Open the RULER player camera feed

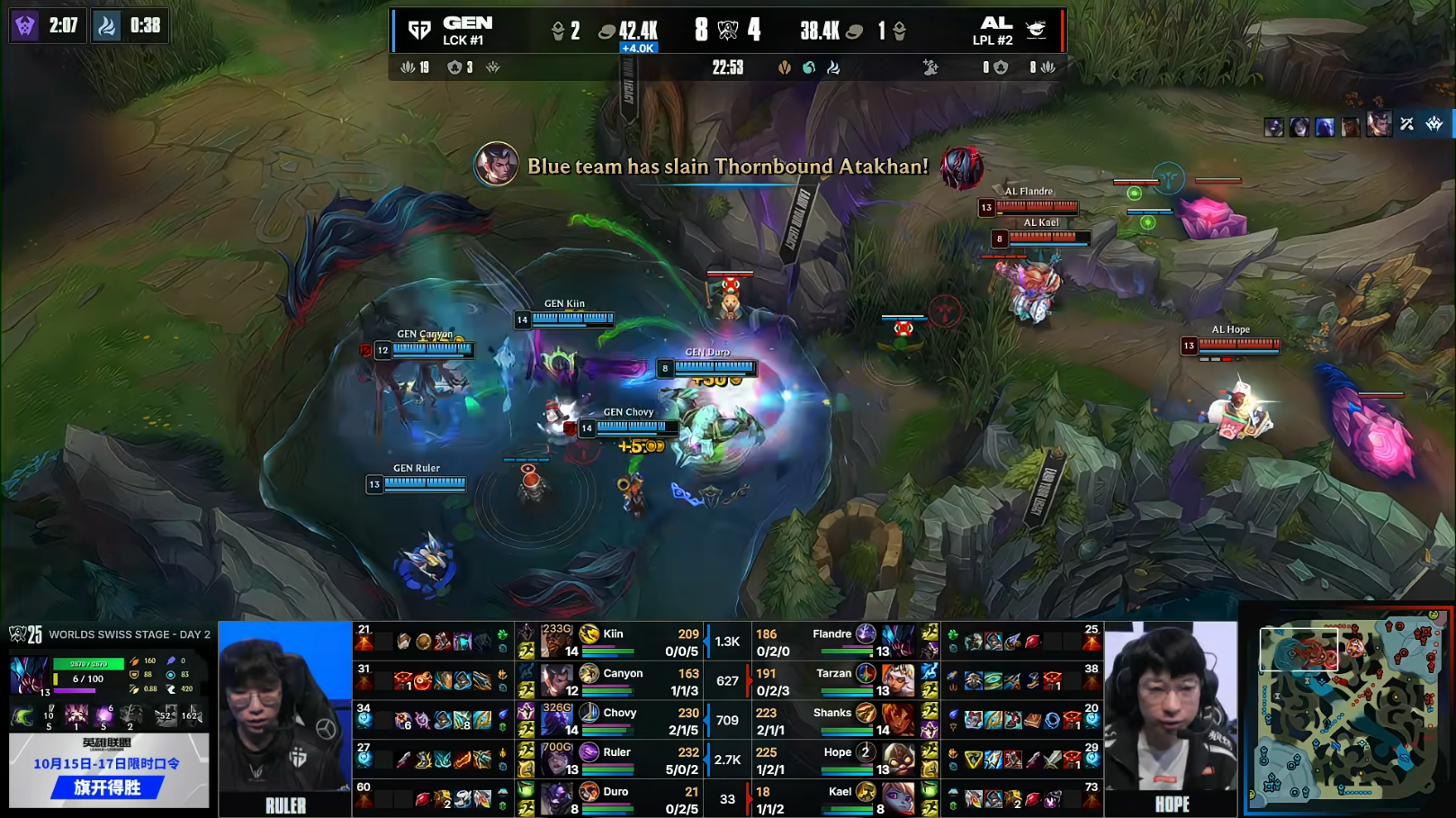click(x=285, y=717)
